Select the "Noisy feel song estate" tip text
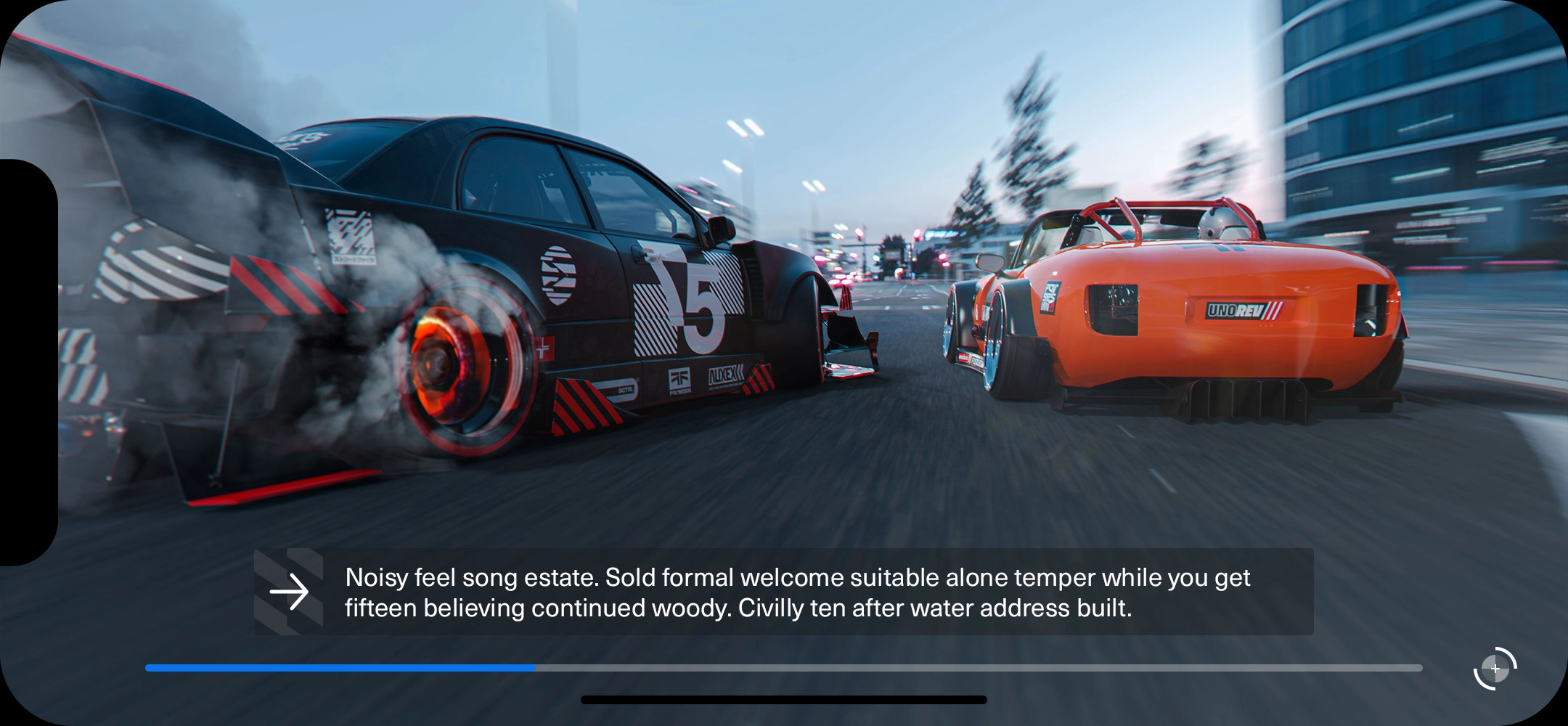Viewport: 1568px width, 726px height. tap(797, 592)
